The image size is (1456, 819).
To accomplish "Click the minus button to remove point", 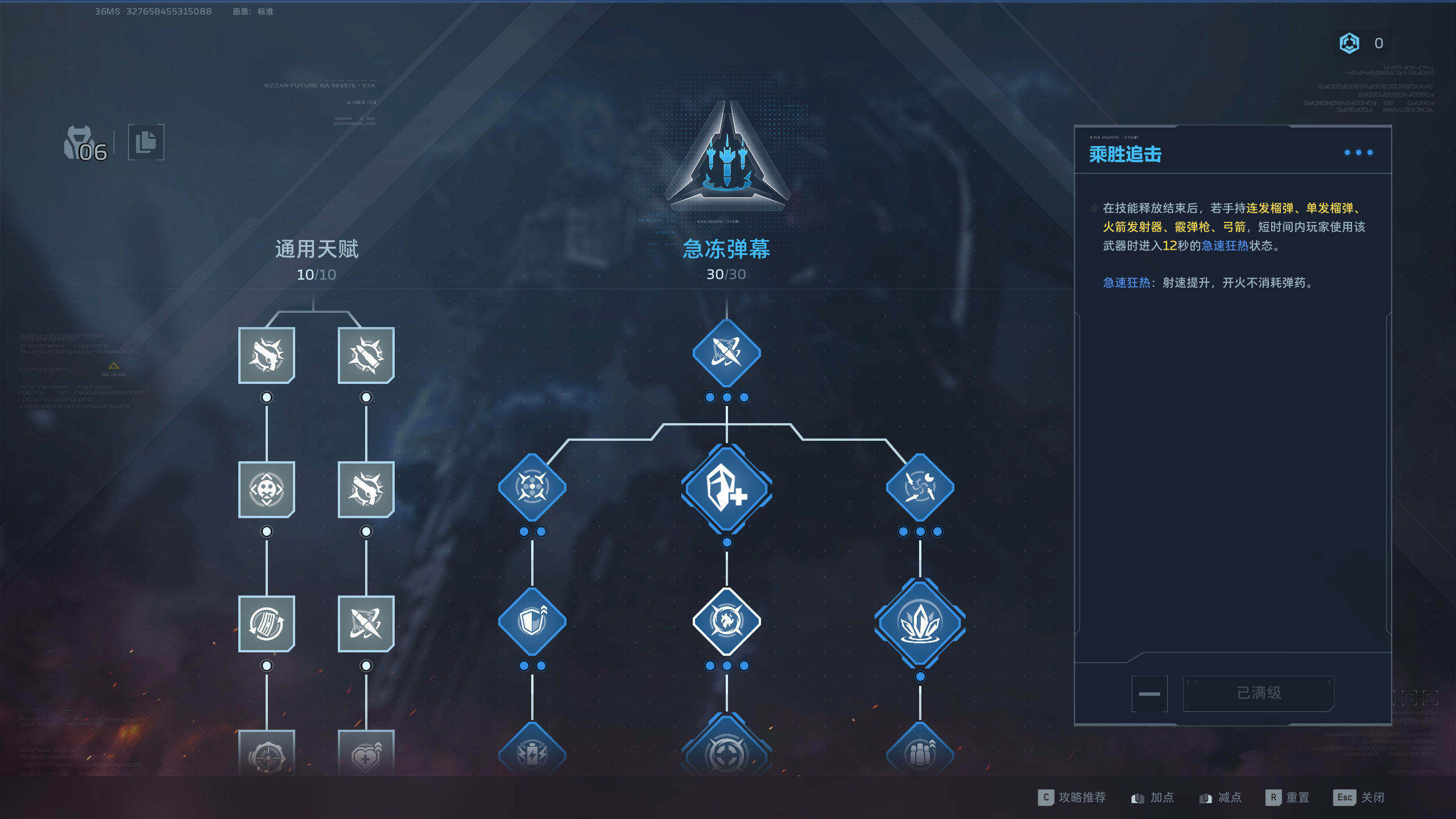I will (x=1149, y=693).
